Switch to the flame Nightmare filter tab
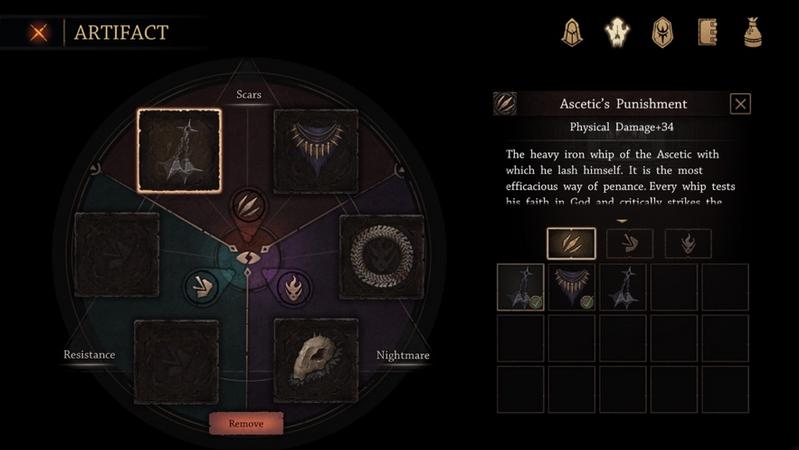The height and width of the screenshot is (450, 799). [688, 243]
